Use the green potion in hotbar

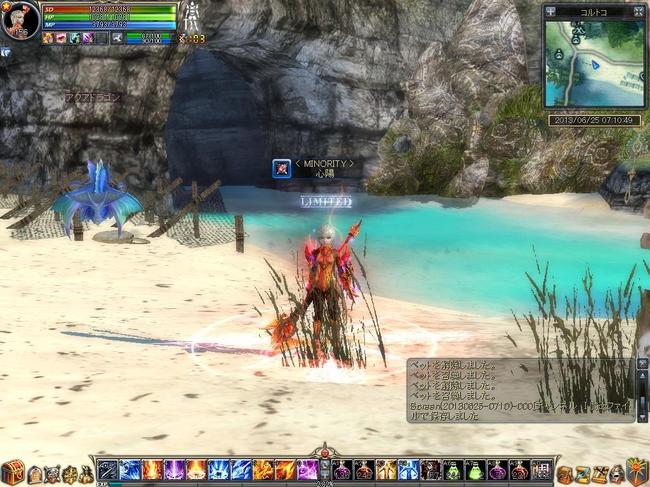[474, 470]
